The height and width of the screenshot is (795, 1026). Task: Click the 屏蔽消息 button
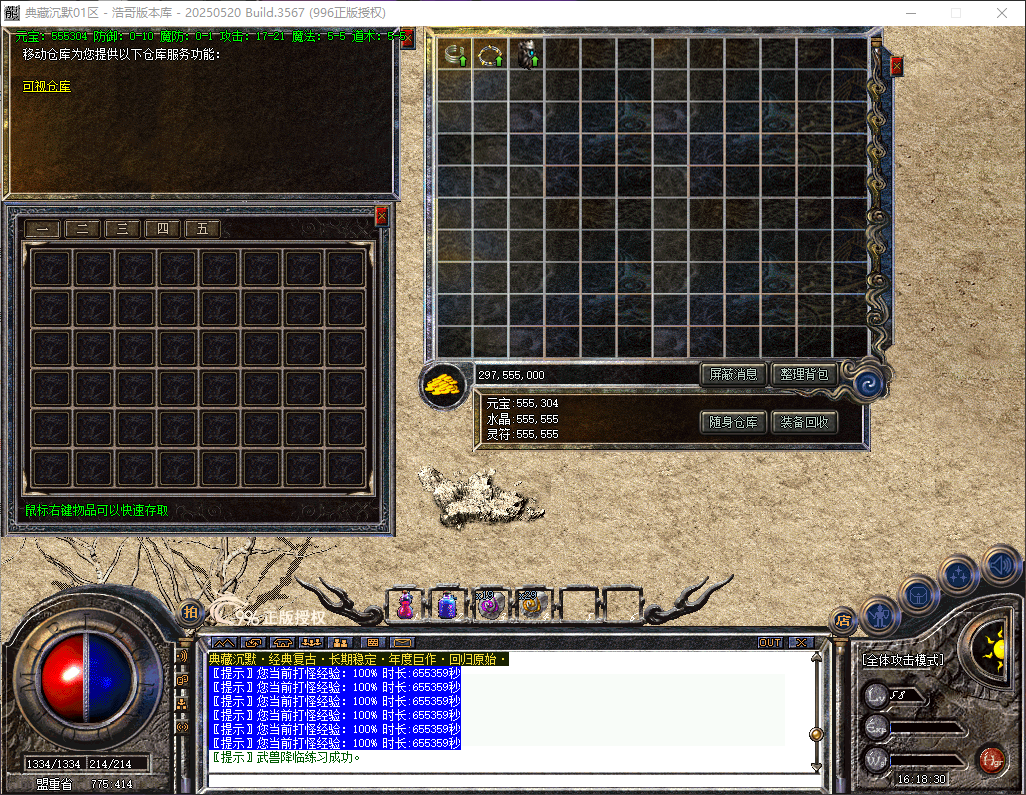(x=733, y=375)
